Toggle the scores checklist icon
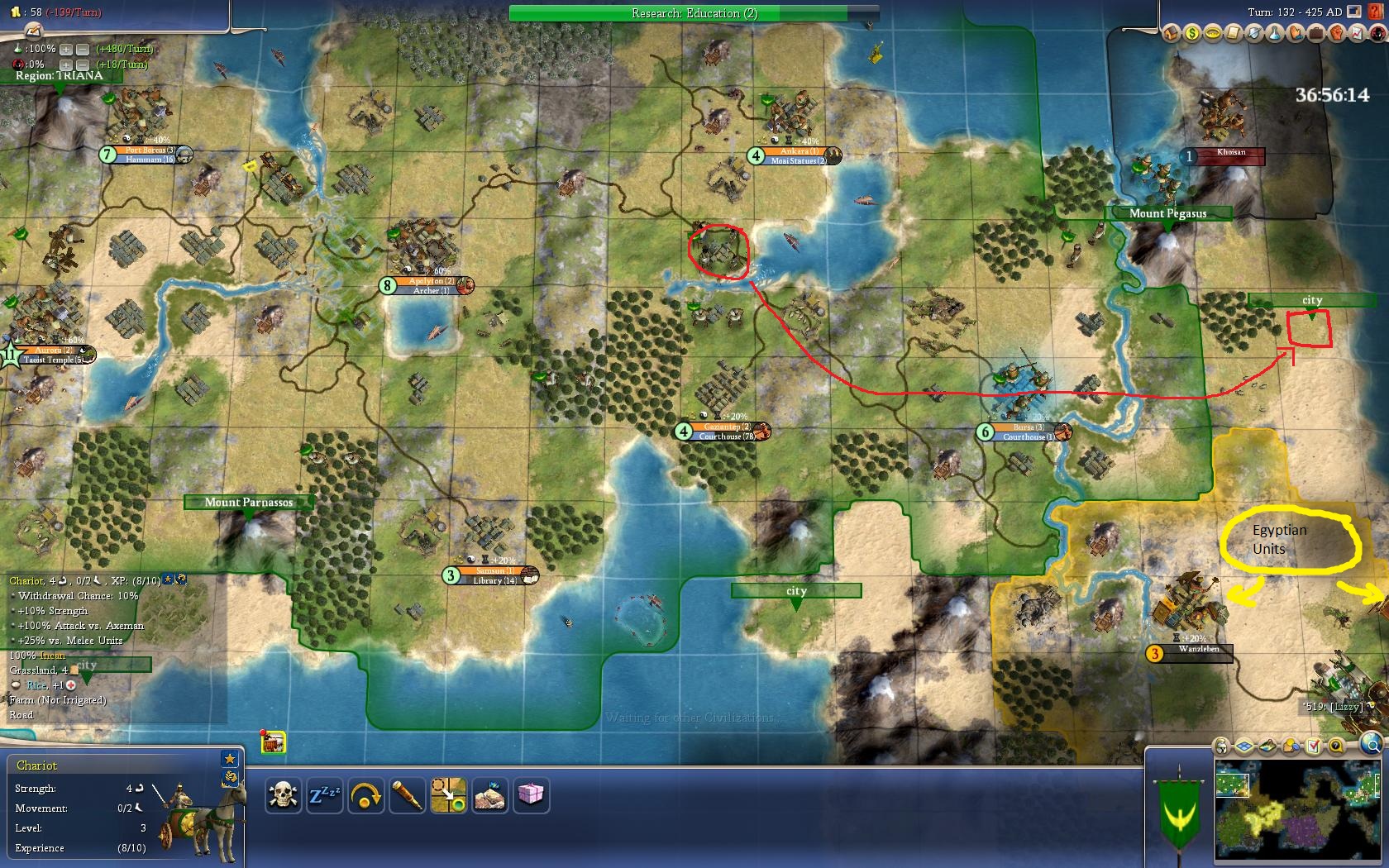Viewport: 1389px width, 868px height. (x=1314, y=746)
